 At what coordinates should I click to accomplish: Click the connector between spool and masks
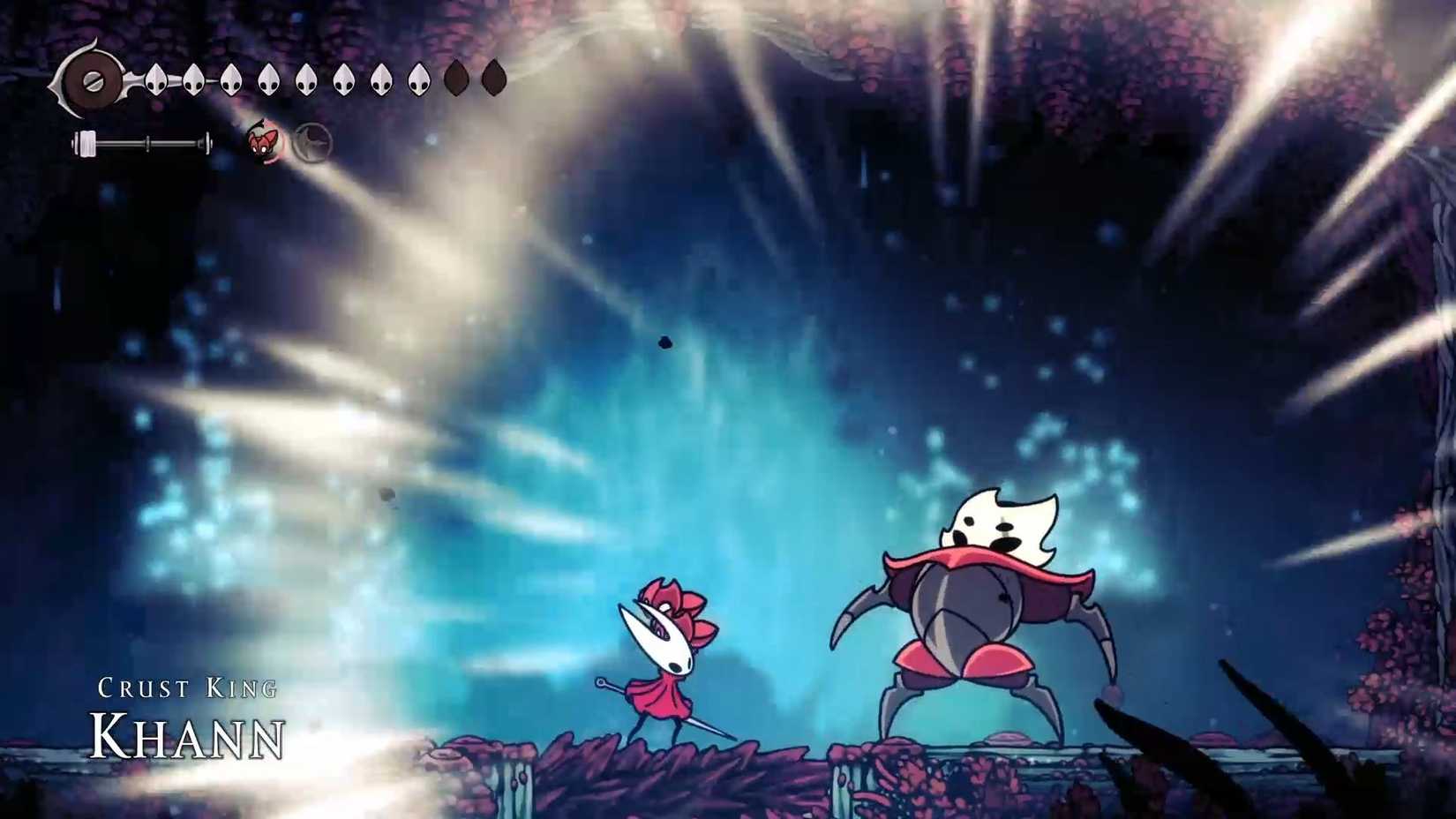132,78
